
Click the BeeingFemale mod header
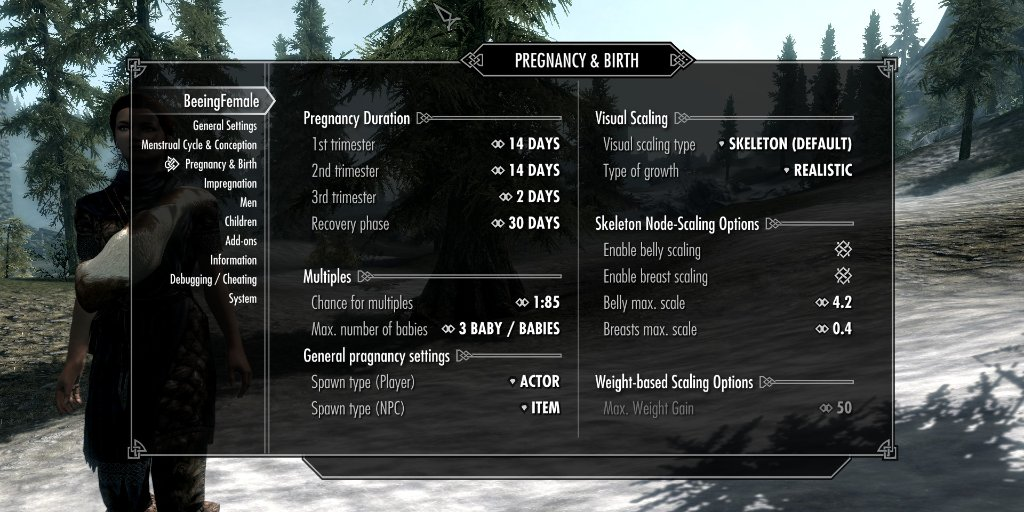pyautogui.click(x=221, y=101)
